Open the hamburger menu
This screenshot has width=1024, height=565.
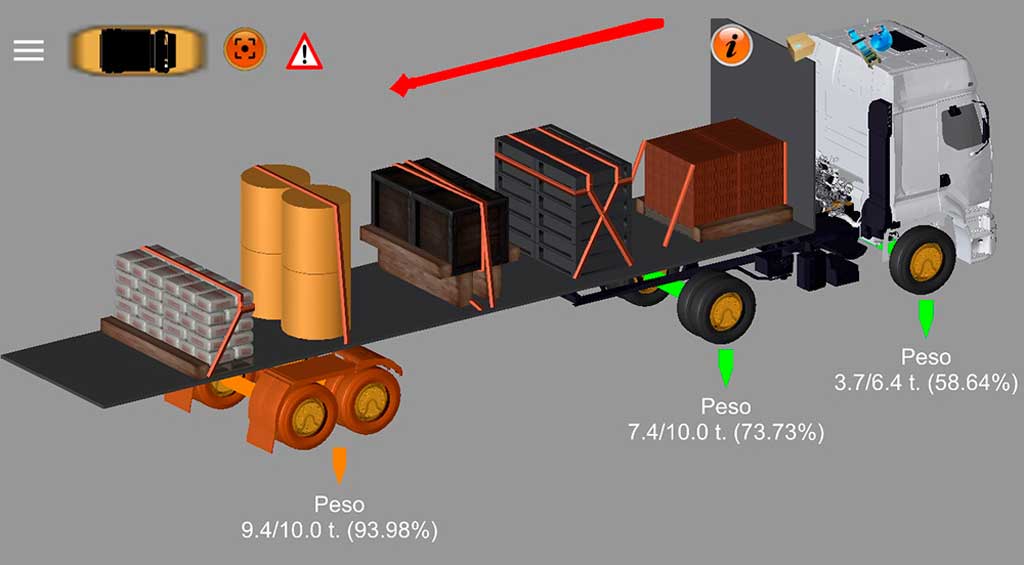(x=29, y=50)
